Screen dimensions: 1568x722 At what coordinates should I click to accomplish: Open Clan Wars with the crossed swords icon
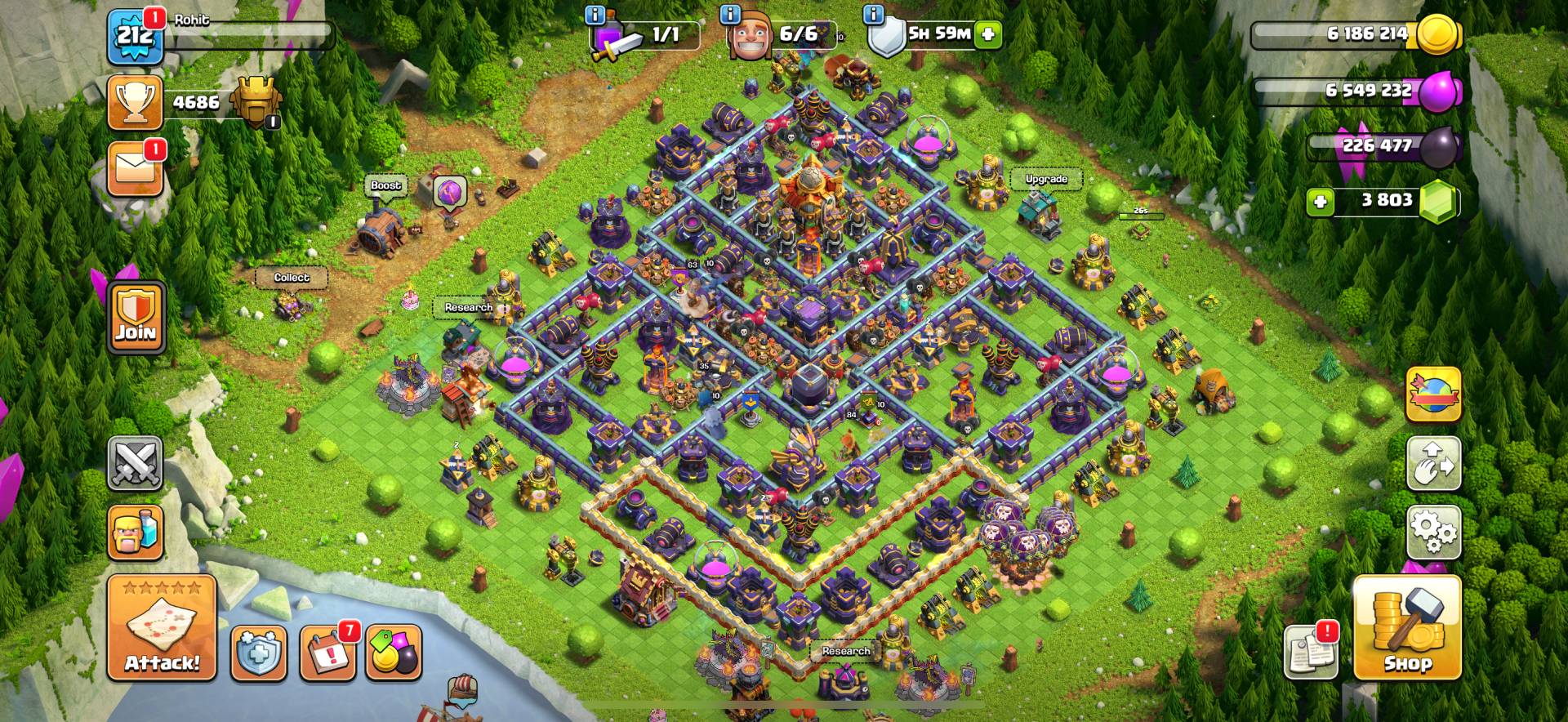tap(136, 464)
